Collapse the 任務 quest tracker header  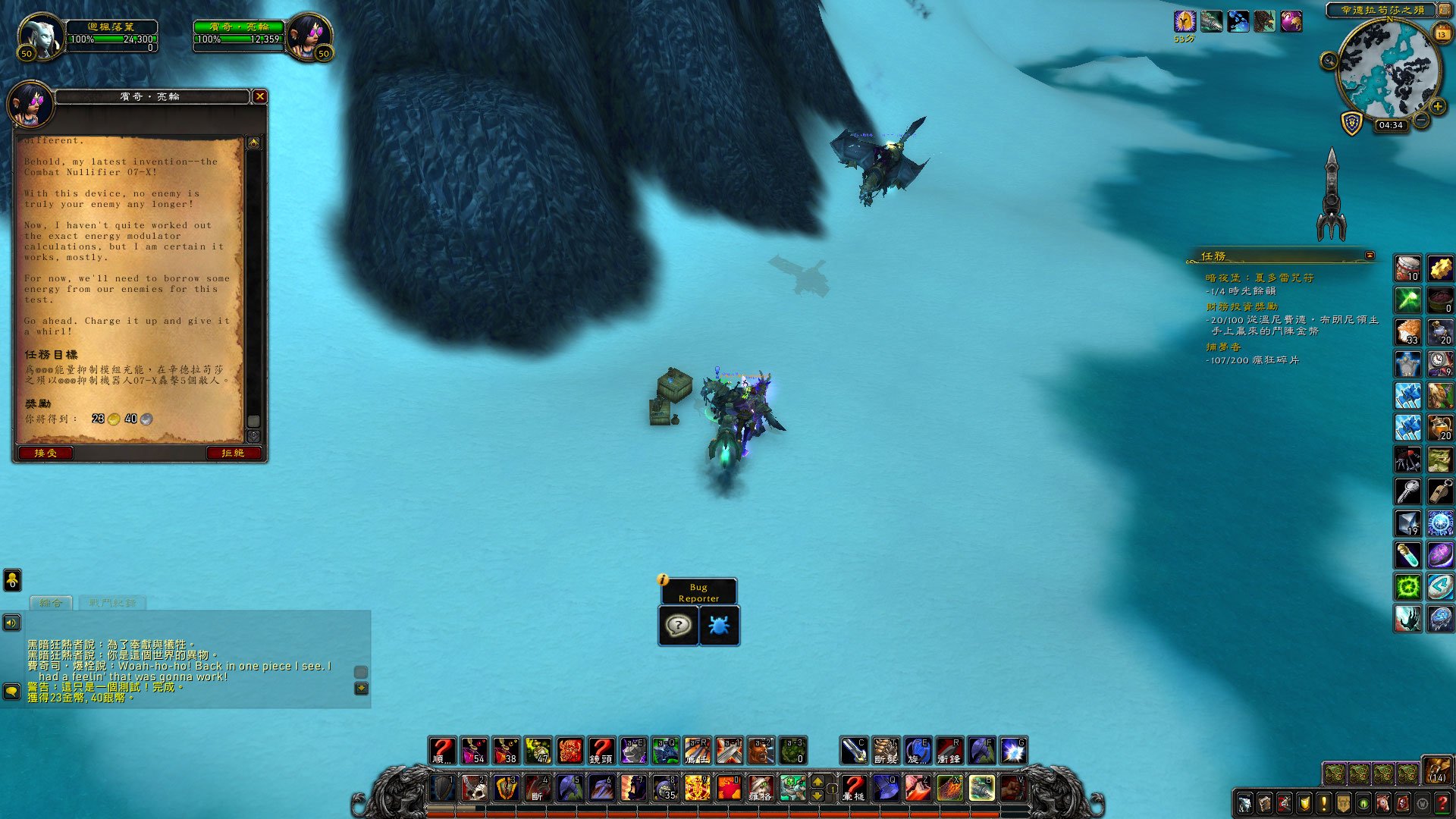coord(1370,256)
